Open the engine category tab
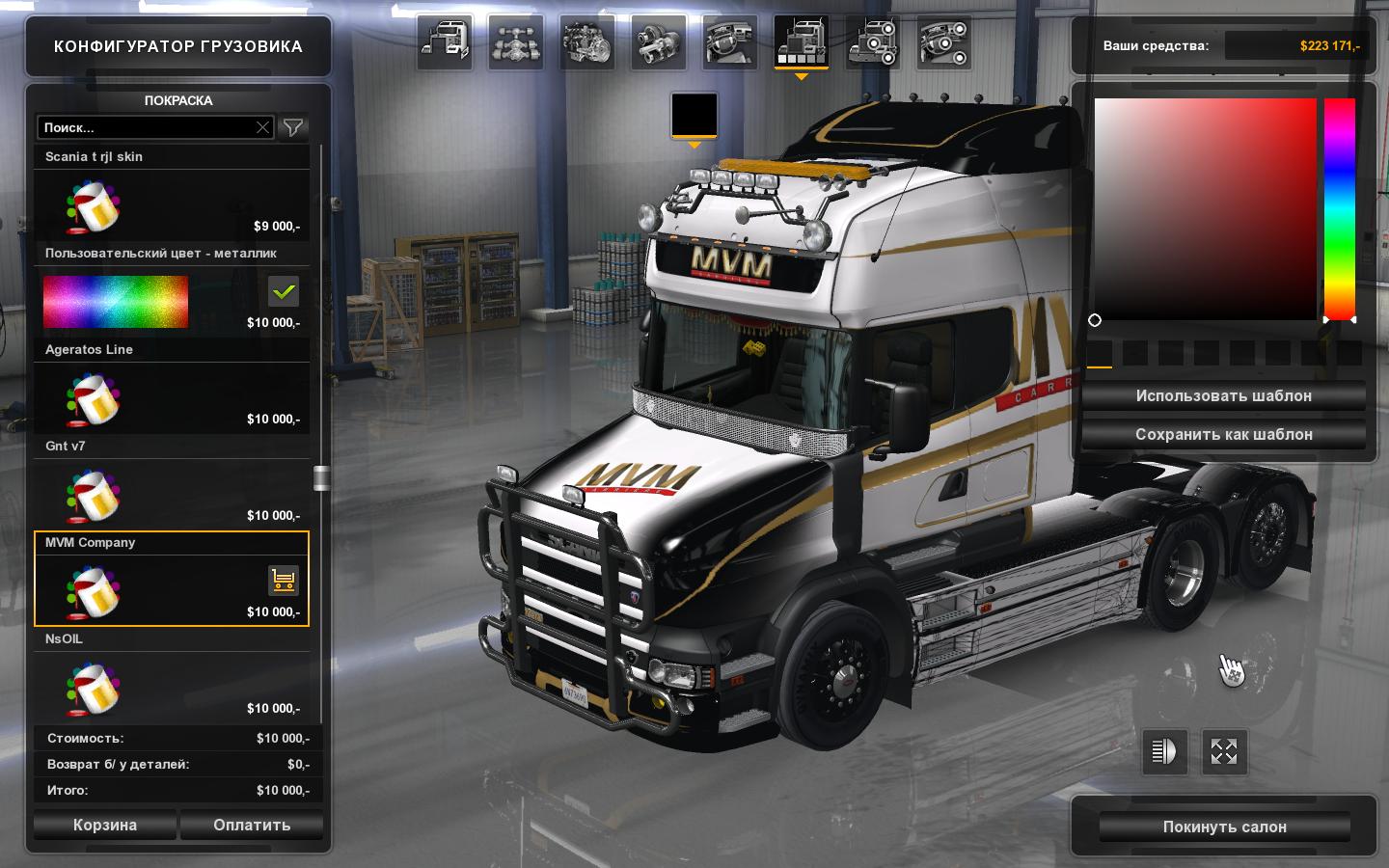Viewport: 1389px width, 868px height. click(586, 42)
